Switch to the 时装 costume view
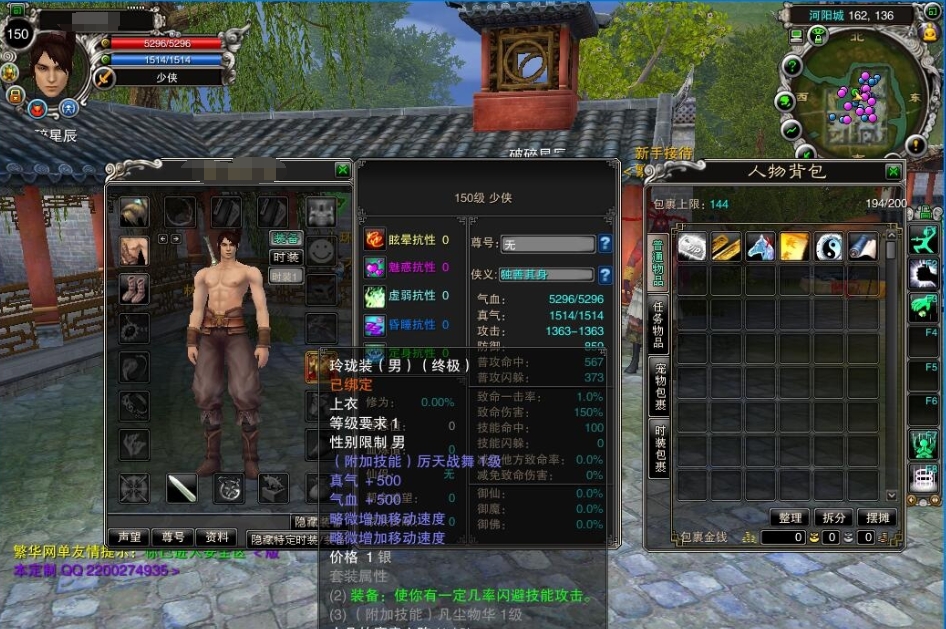The image size is (946, 629). tap(287, 257)
